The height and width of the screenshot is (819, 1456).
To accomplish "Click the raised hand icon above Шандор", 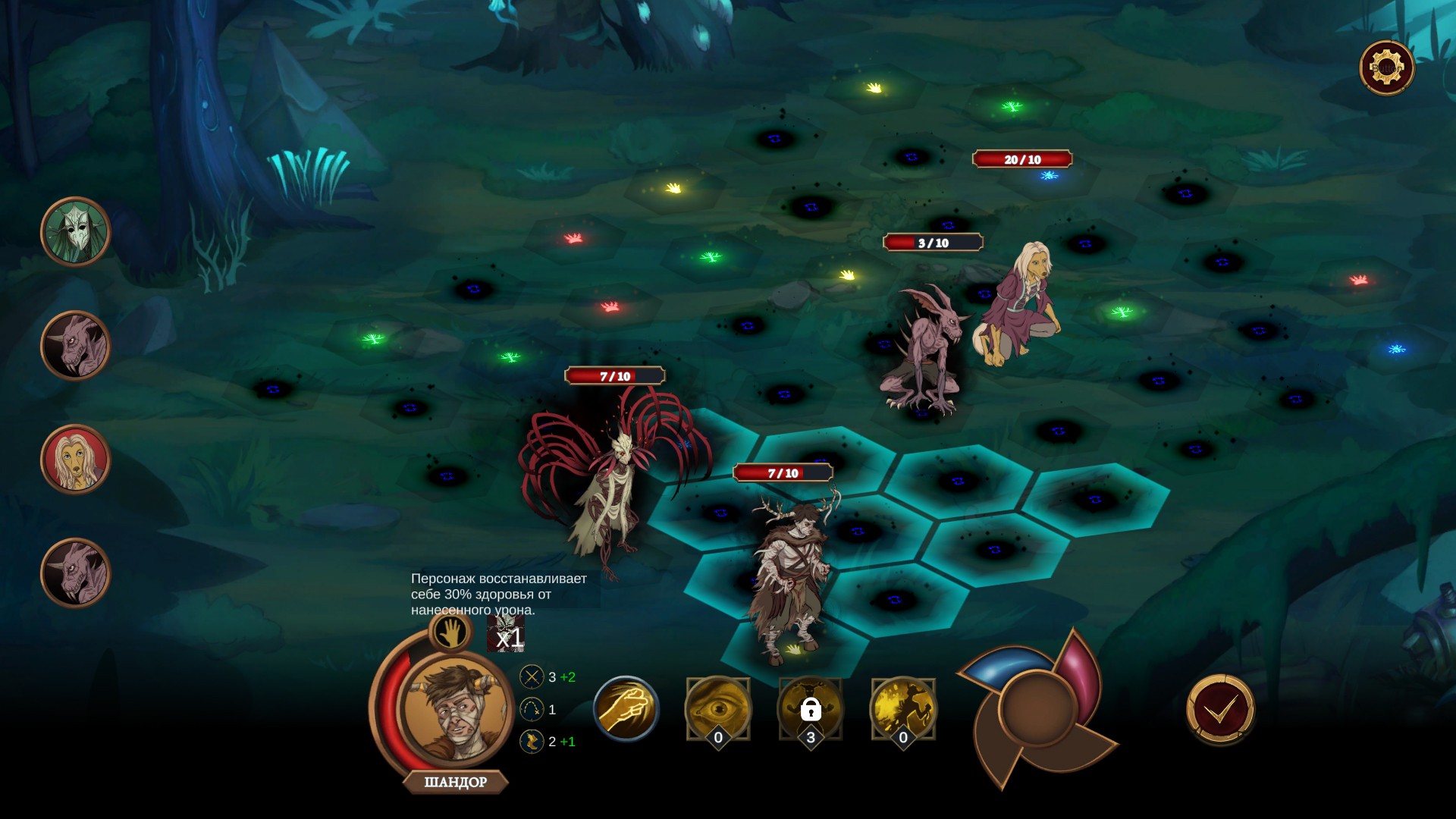I will pos(450,631).
